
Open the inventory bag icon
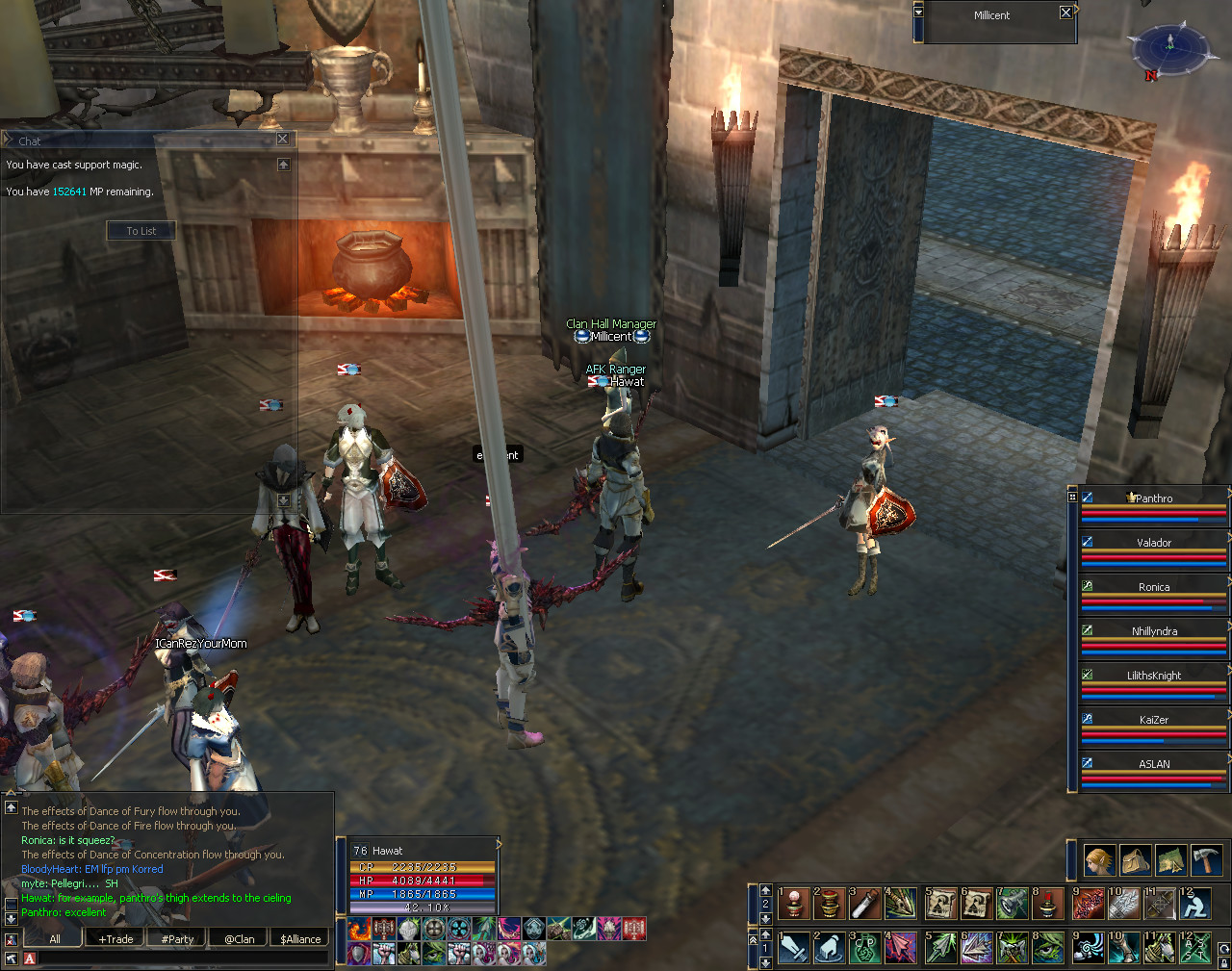[1136, 859]
